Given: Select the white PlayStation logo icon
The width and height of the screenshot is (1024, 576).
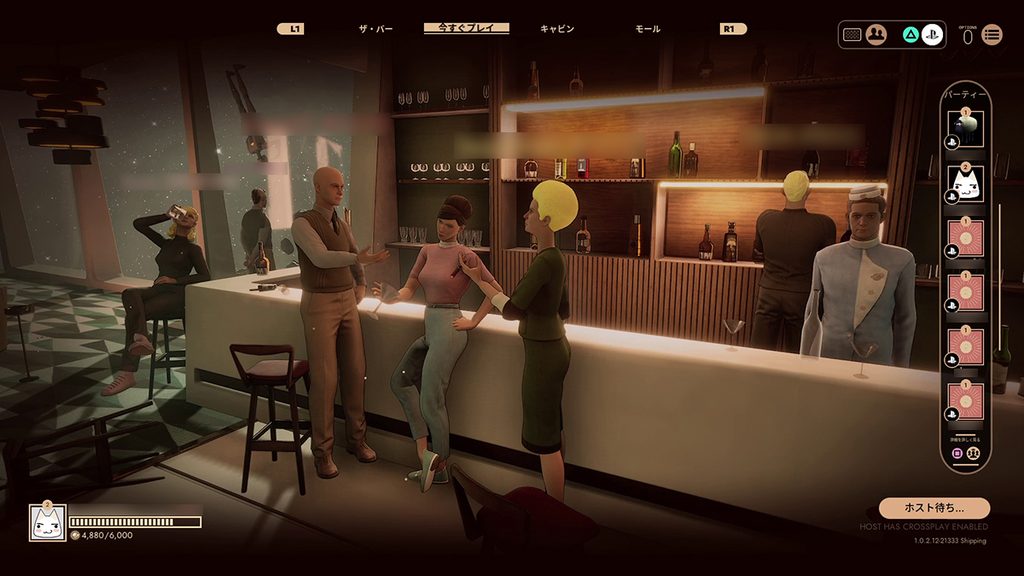Looking at the screenshot, I should click(x=932, y=34).
